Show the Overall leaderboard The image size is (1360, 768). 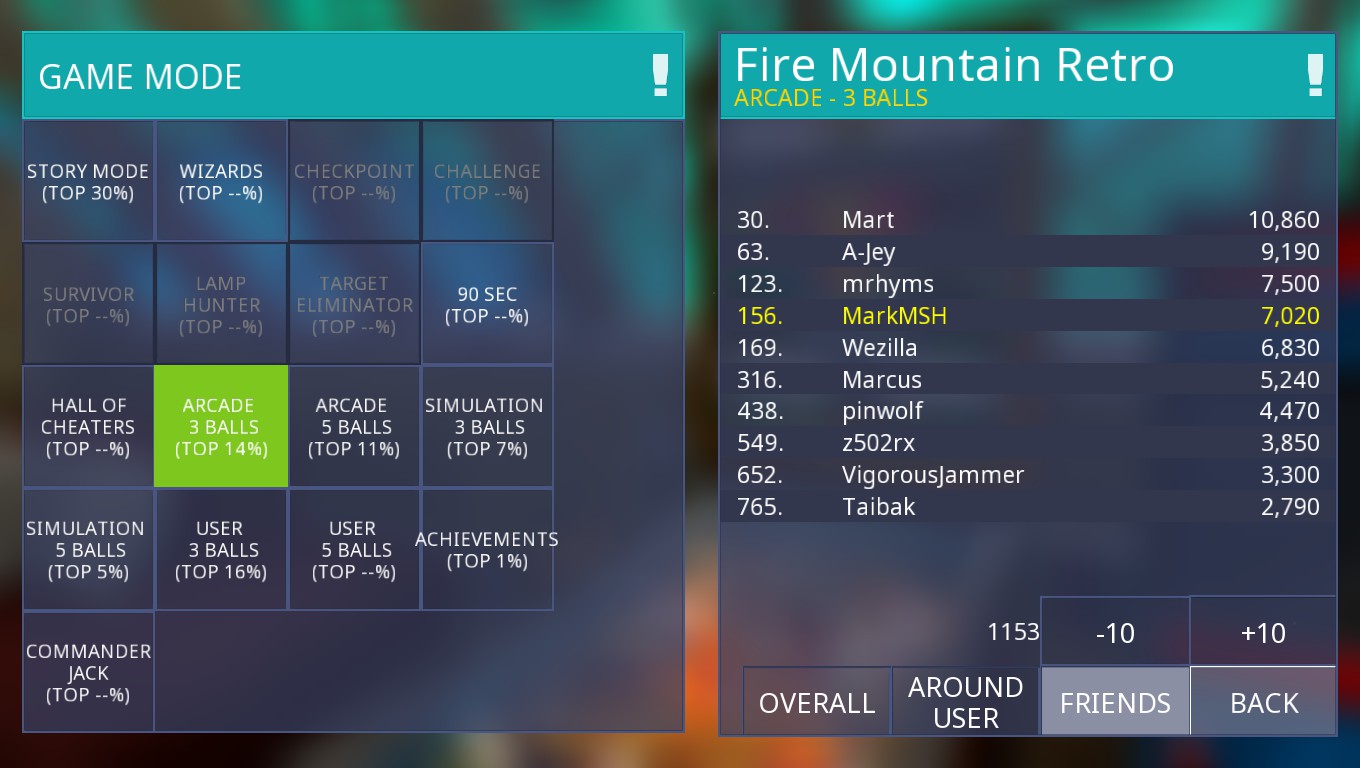(816, 702)
